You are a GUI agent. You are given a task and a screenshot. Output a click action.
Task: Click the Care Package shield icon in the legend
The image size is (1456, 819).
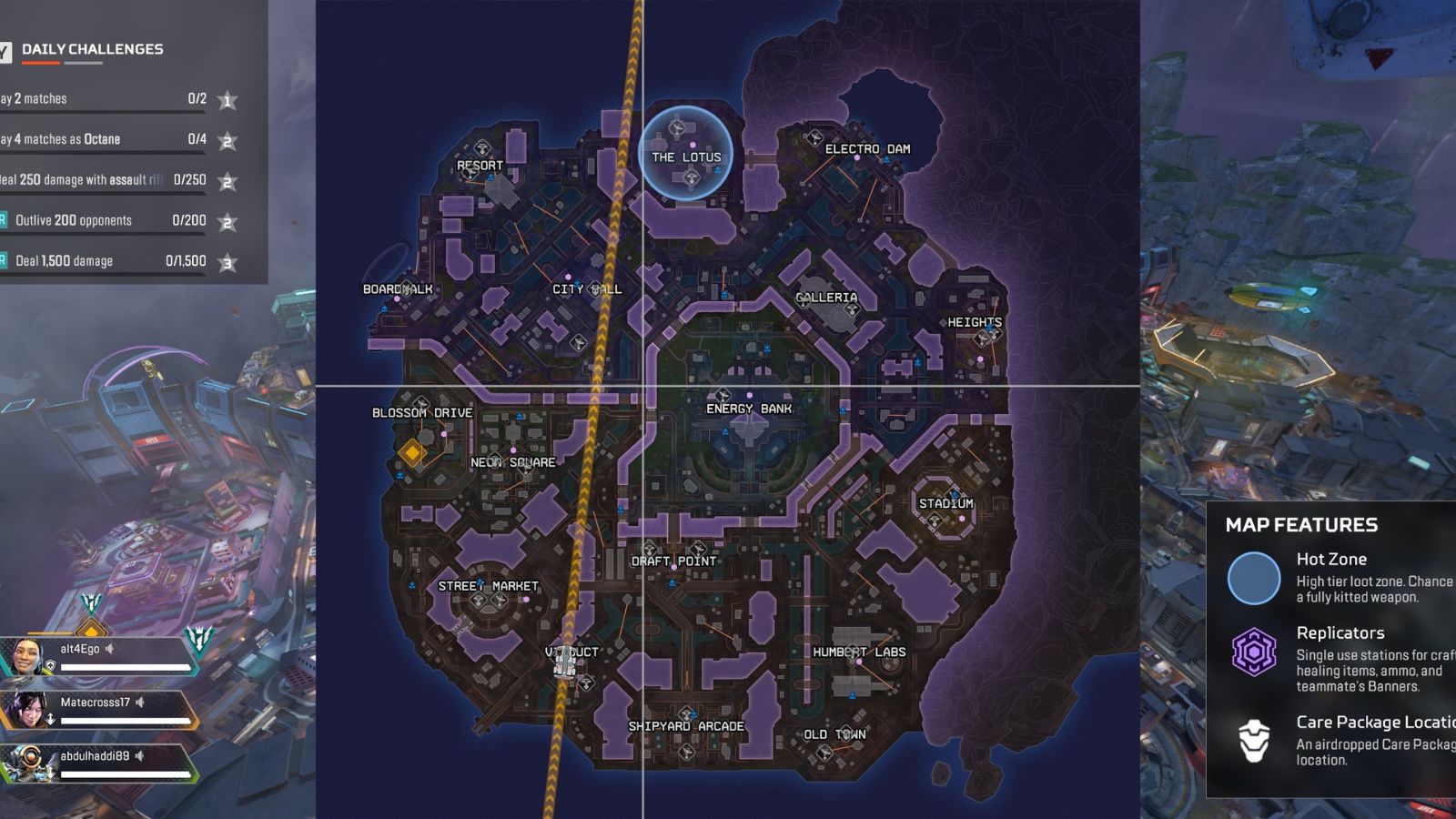(1257, 739)
